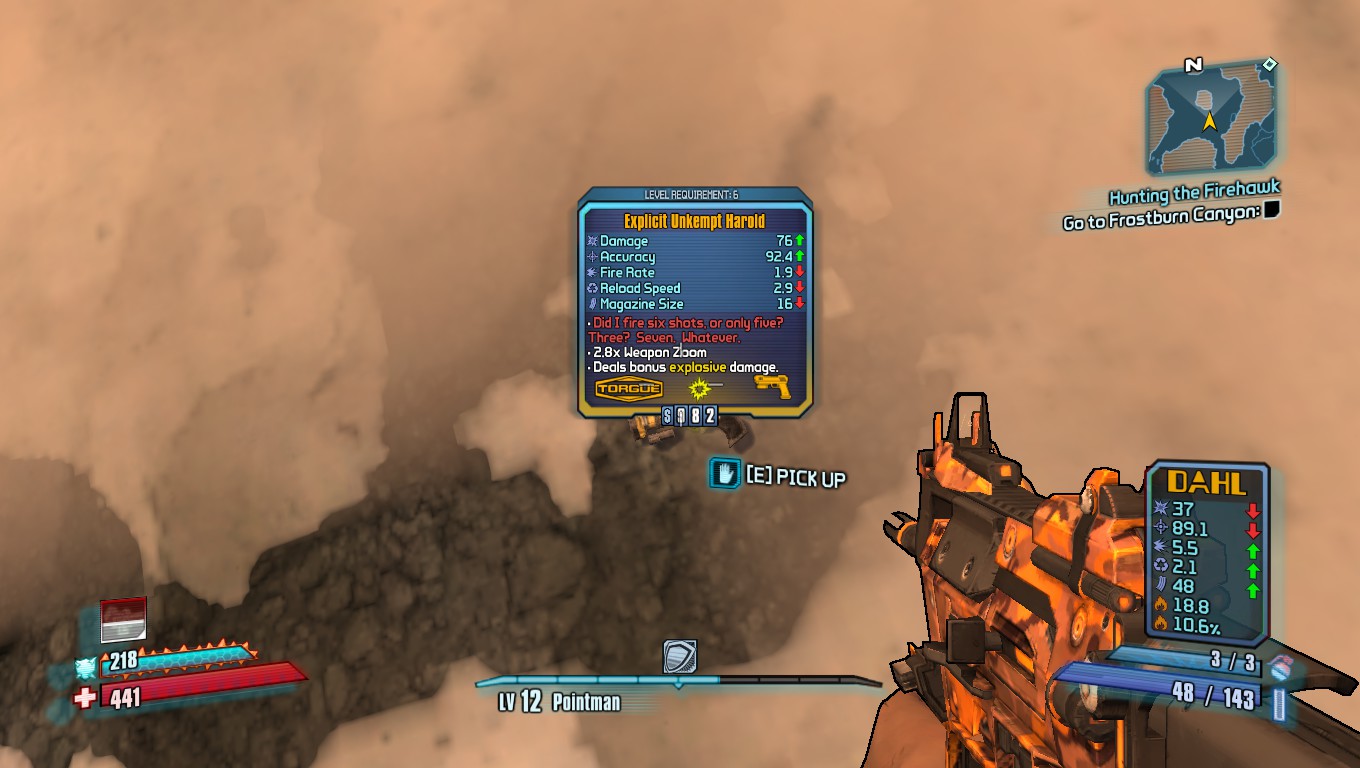
Task: Click the shield emblem above the XP bar
Action: (x=680, y=658)
